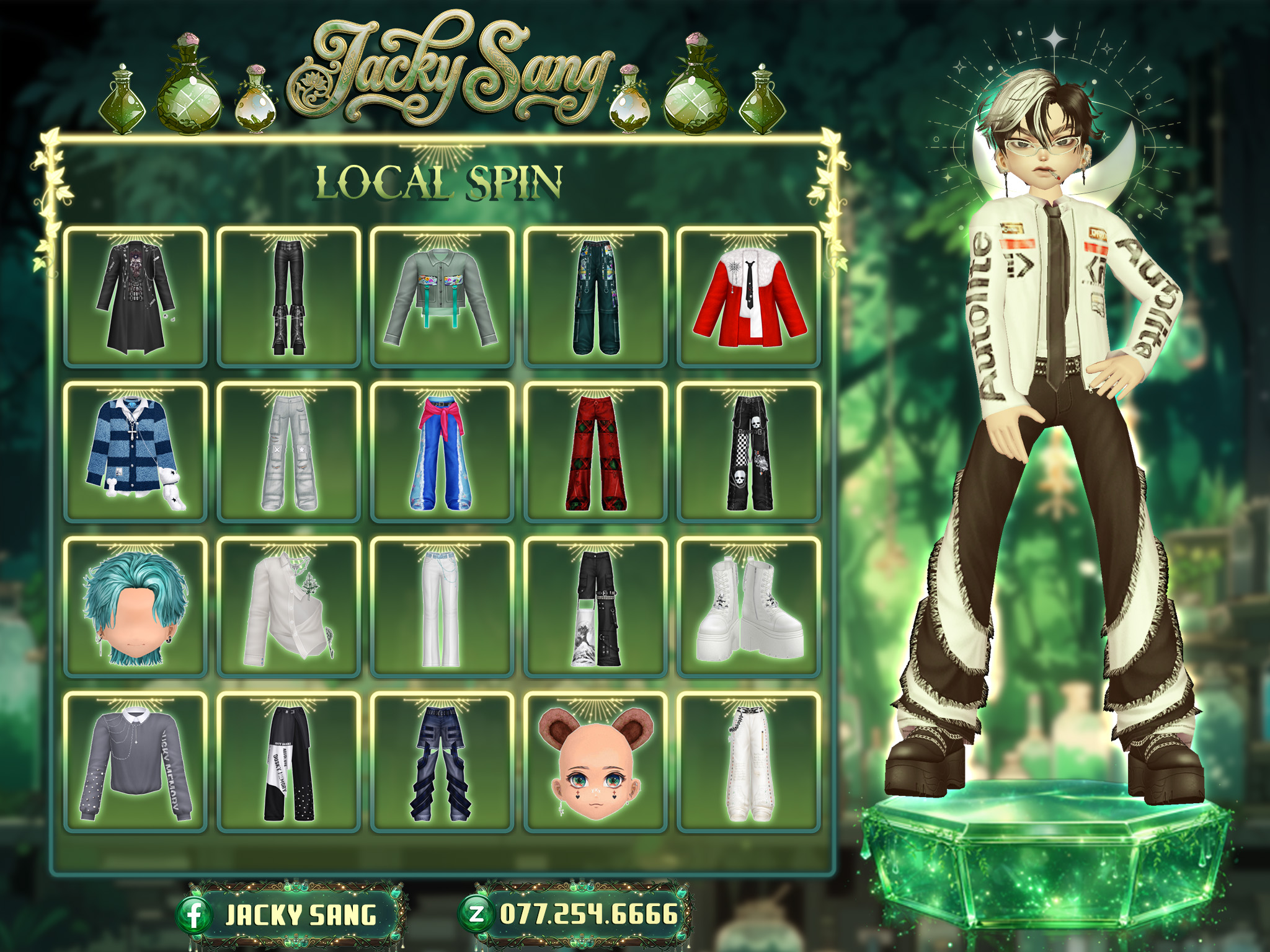Select the black gothic long coat tile
This screenshot has height=952, width=1270.
(x=135, y=297)
